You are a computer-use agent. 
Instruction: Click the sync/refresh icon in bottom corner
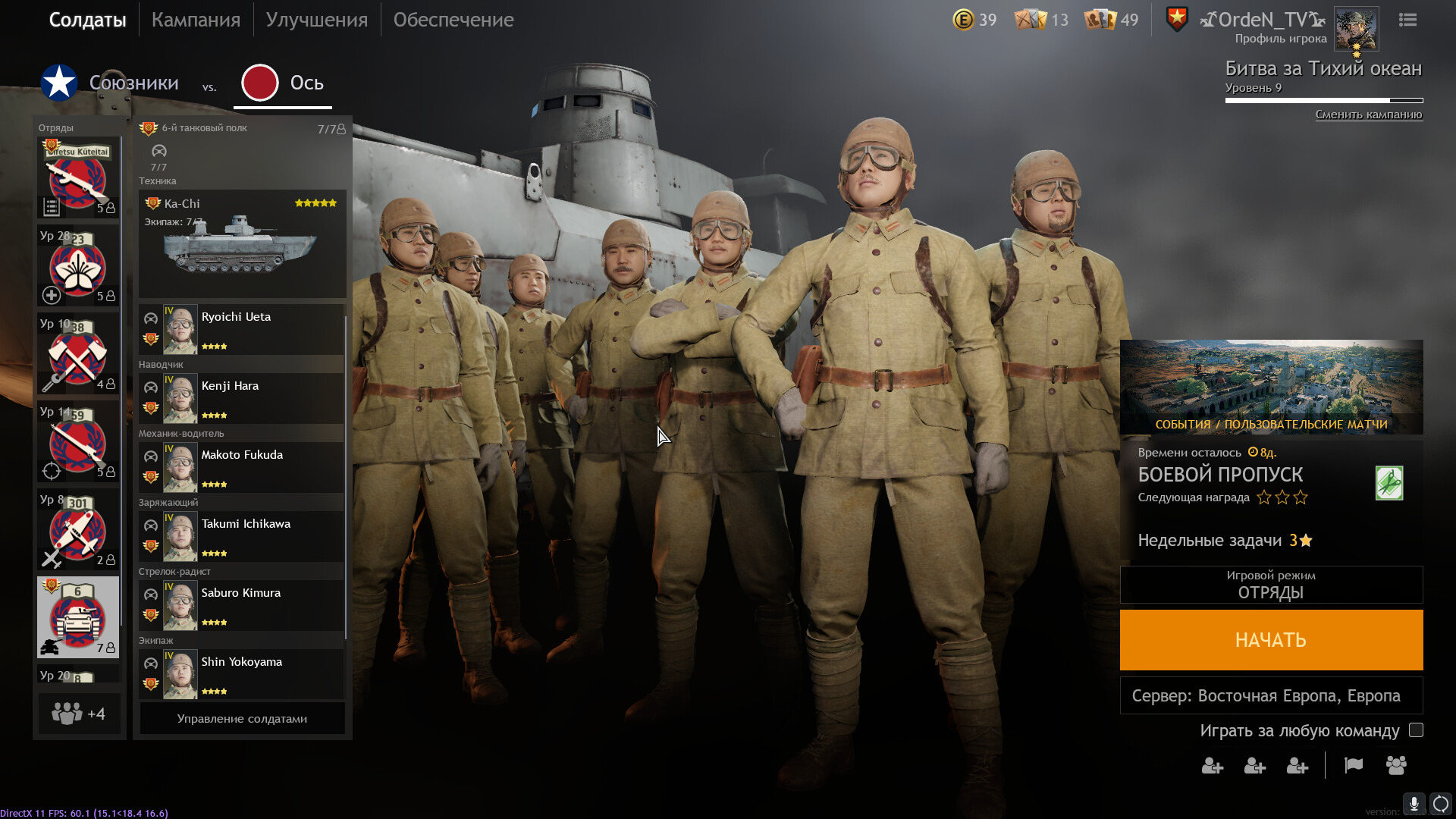(x=1440, y=805)
